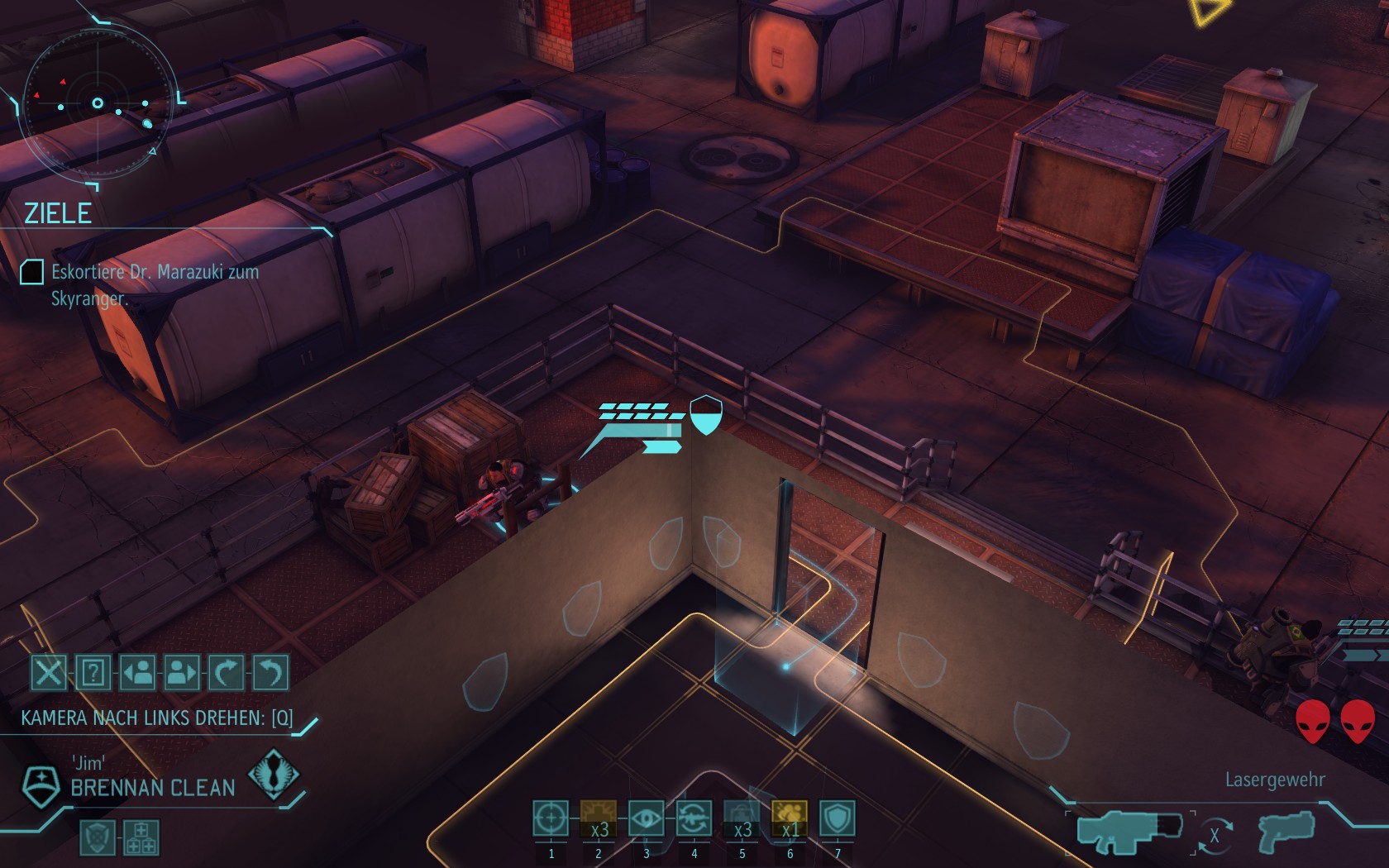Switch to the previous soldier
The width and height of the screenshot is (1389, 868).
(138, 673)
